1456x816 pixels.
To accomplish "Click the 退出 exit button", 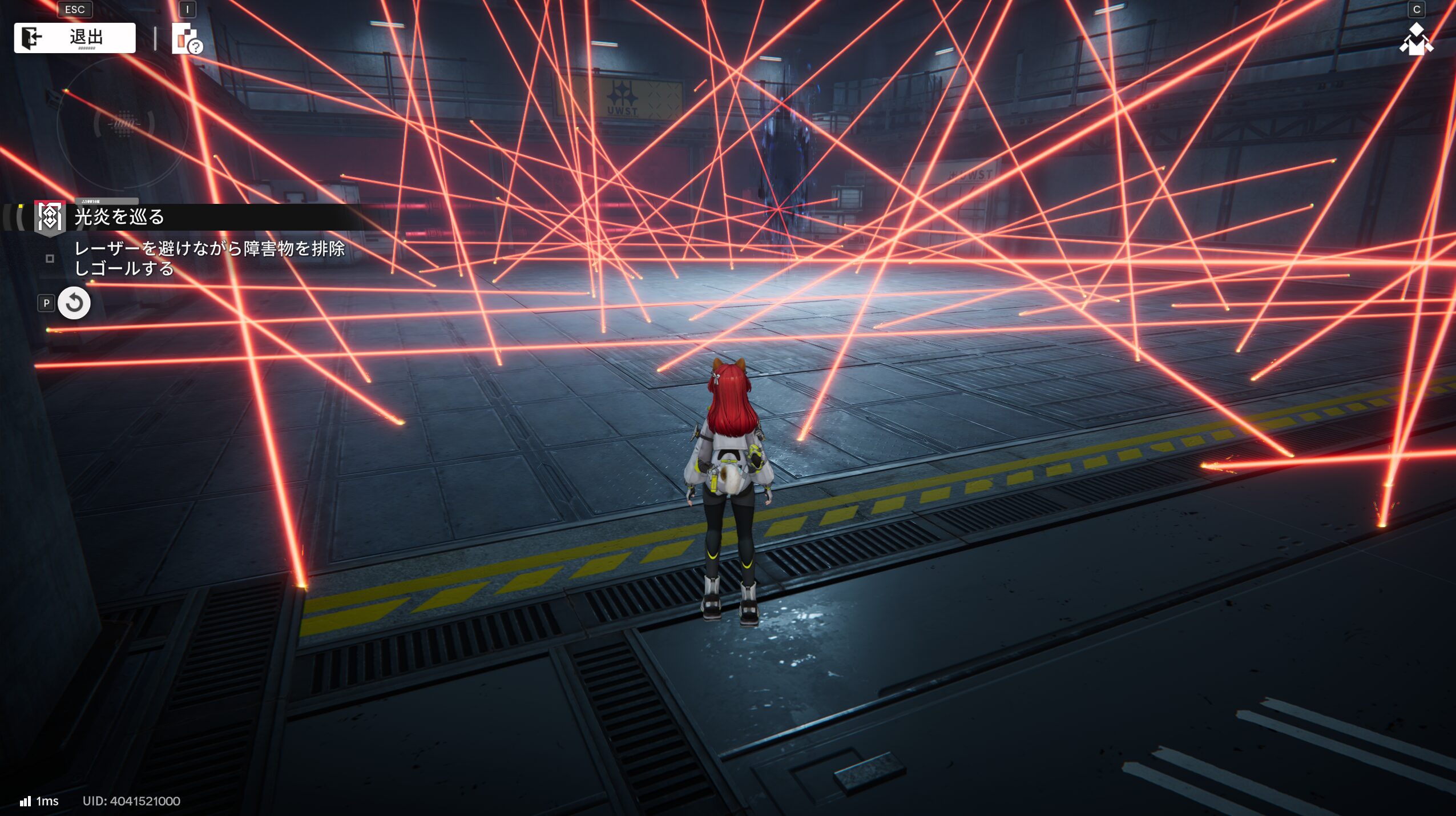I will (x=75, y=38).
